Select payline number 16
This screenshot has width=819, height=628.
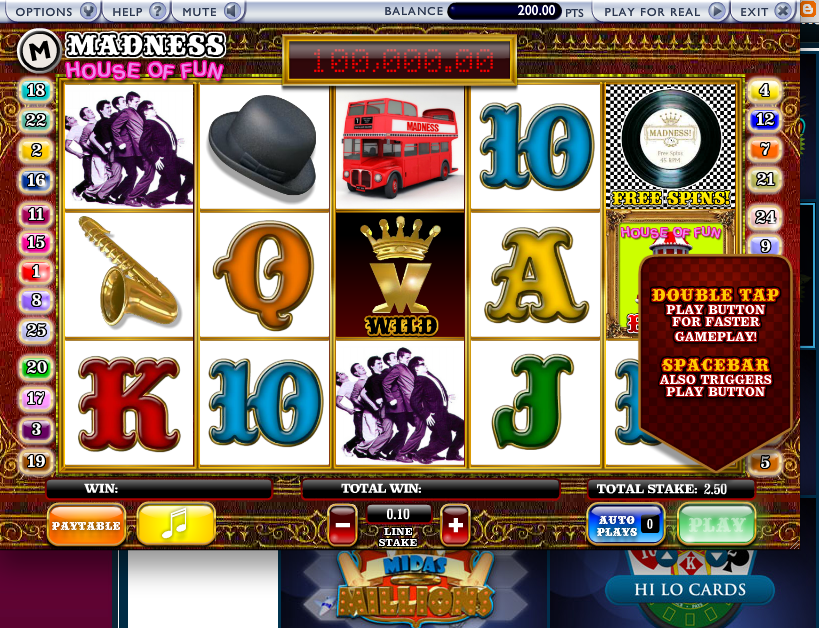click(x=36, y=181)
